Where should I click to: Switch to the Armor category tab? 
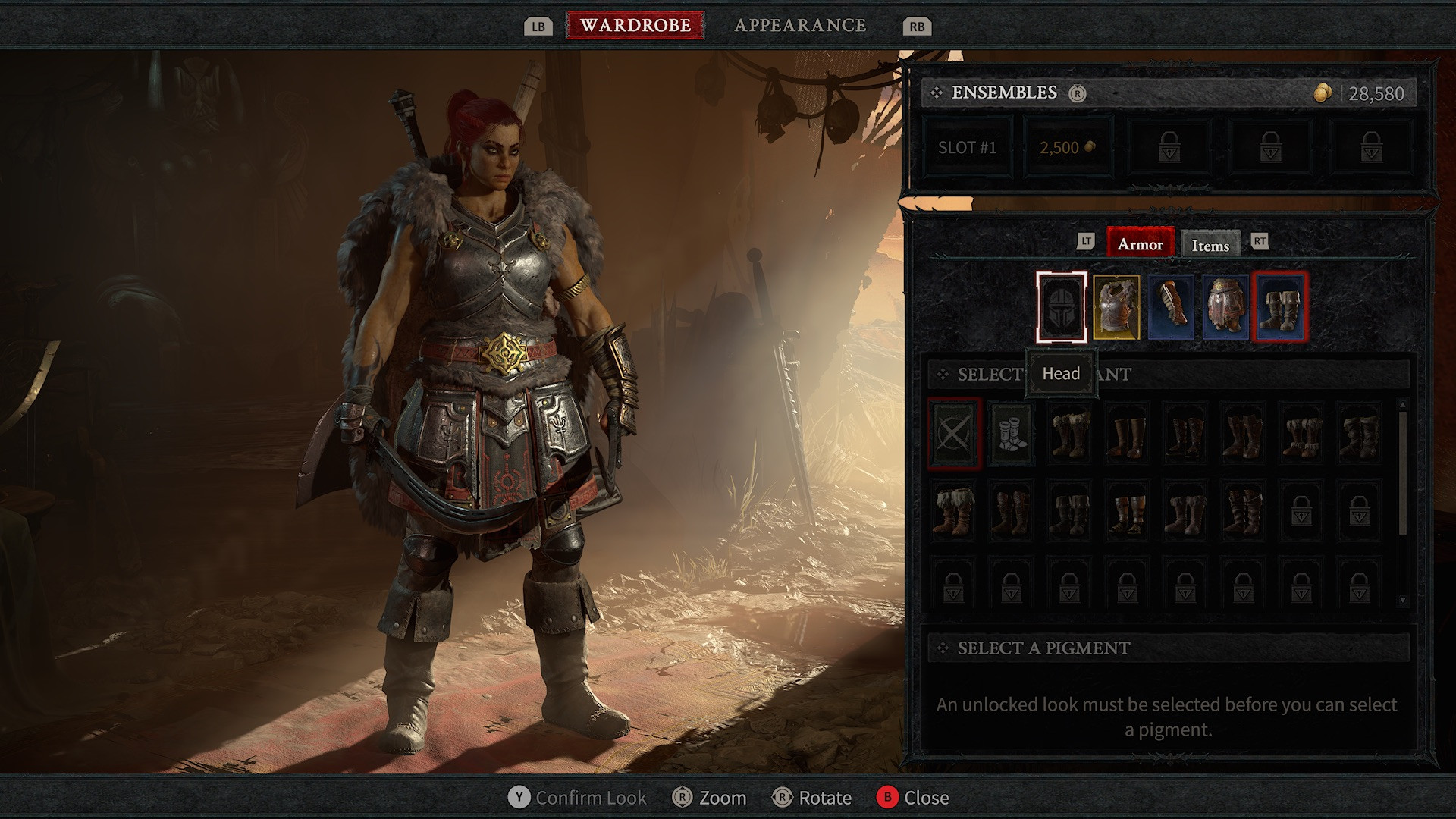[x=1140, y=244]
